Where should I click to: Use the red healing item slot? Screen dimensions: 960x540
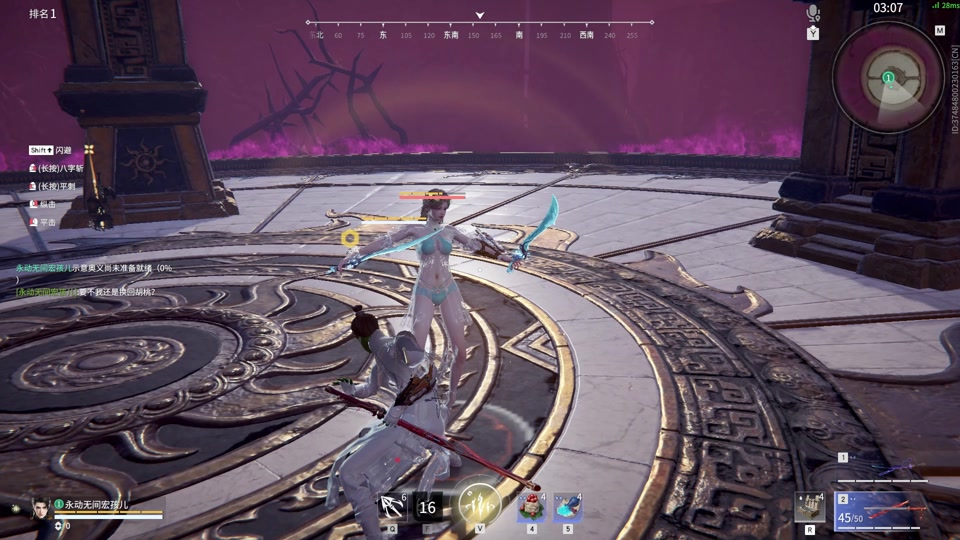point(530,507)
